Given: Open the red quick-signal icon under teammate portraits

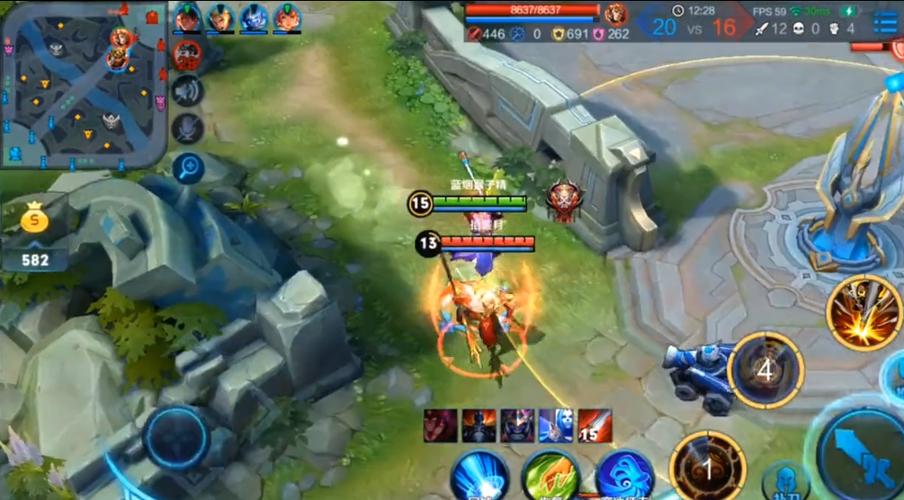Looking at the screenshot, I should point(187,55).
